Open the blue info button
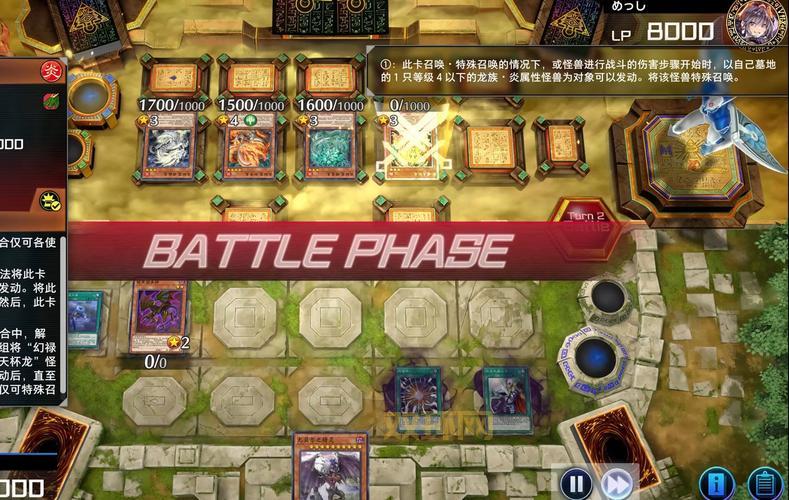 coord(716,485)
